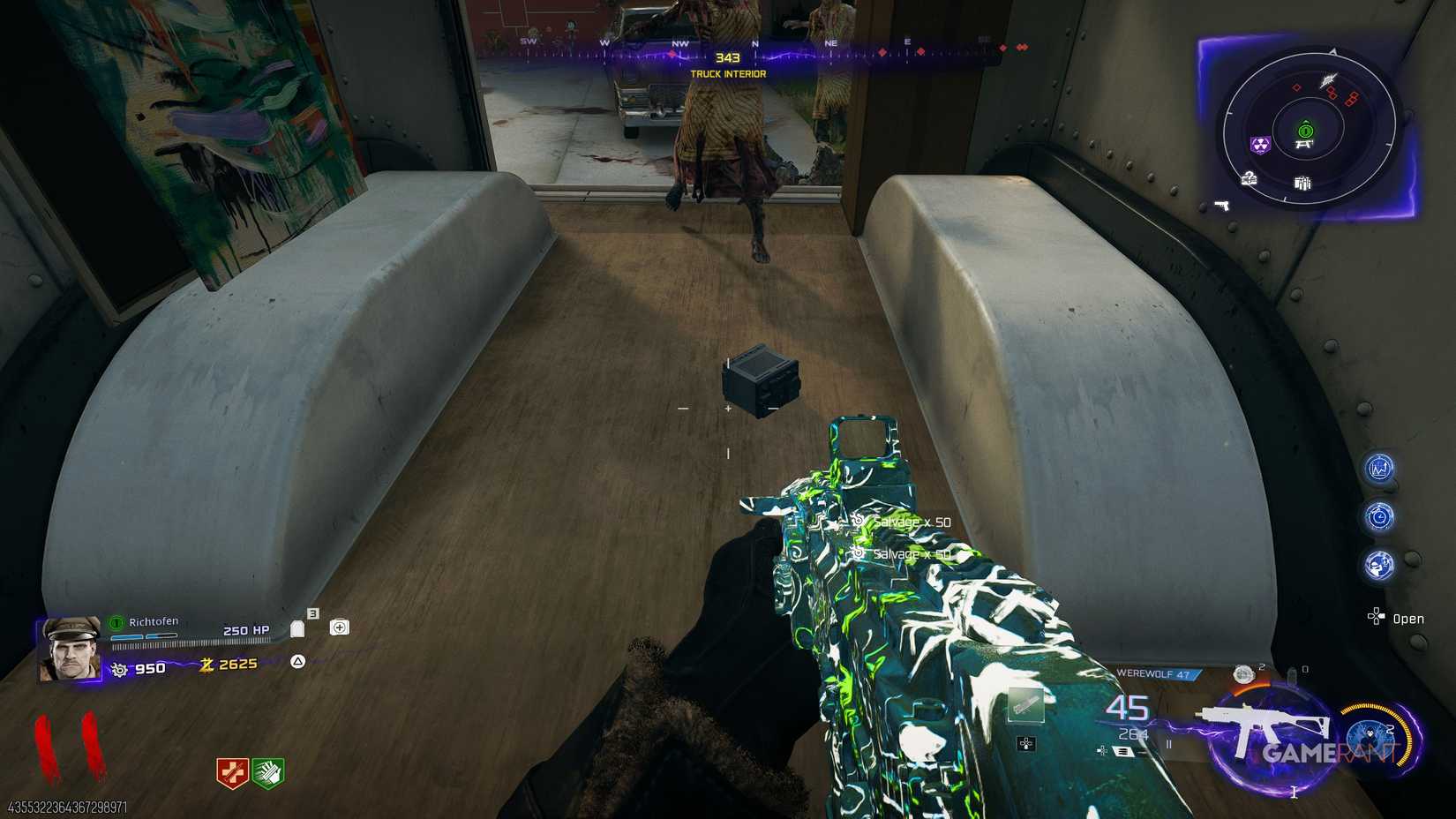1456x819 pixels.
Task: Select the first aid kit icon
Action: point(340,627)
